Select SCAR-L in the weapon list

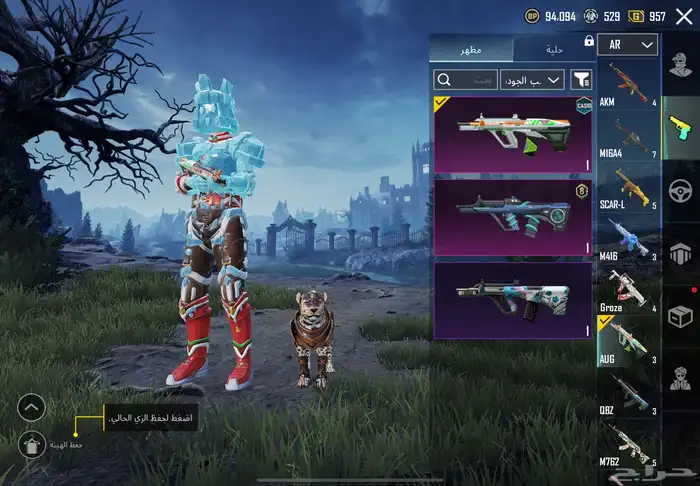tap(628, 190)
